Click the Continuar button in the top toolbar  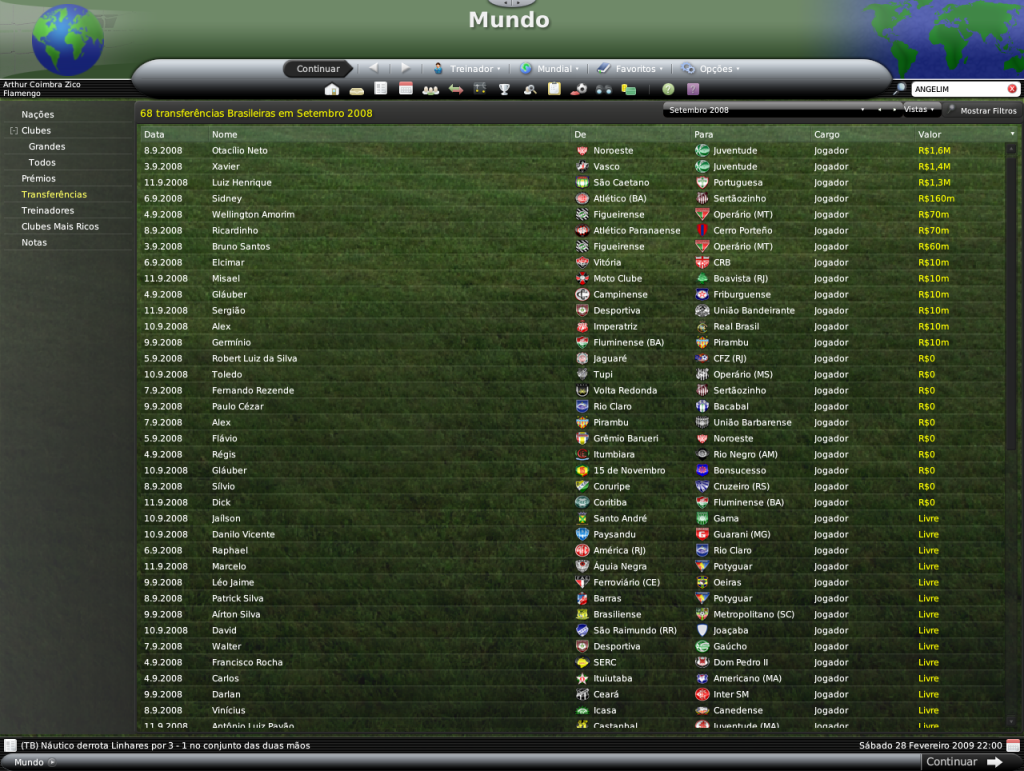click(318, 69)
